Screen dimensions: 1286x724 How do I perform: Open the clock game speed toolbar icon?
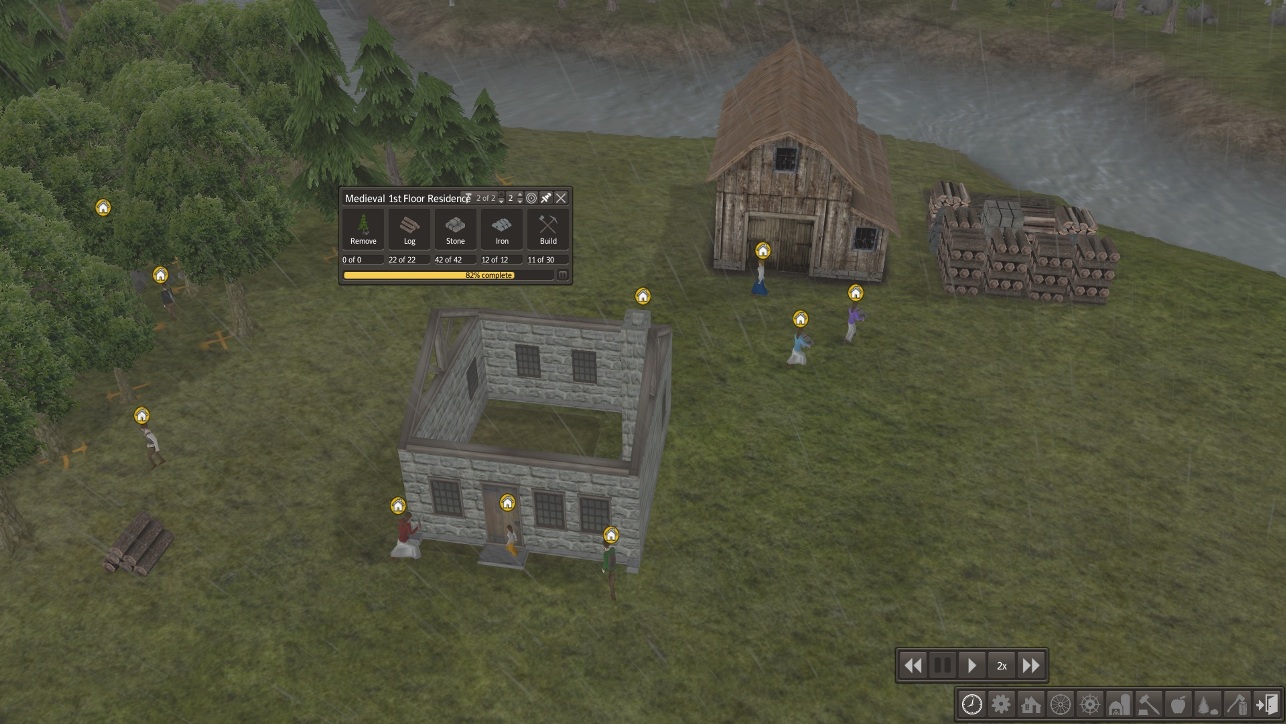972,704
